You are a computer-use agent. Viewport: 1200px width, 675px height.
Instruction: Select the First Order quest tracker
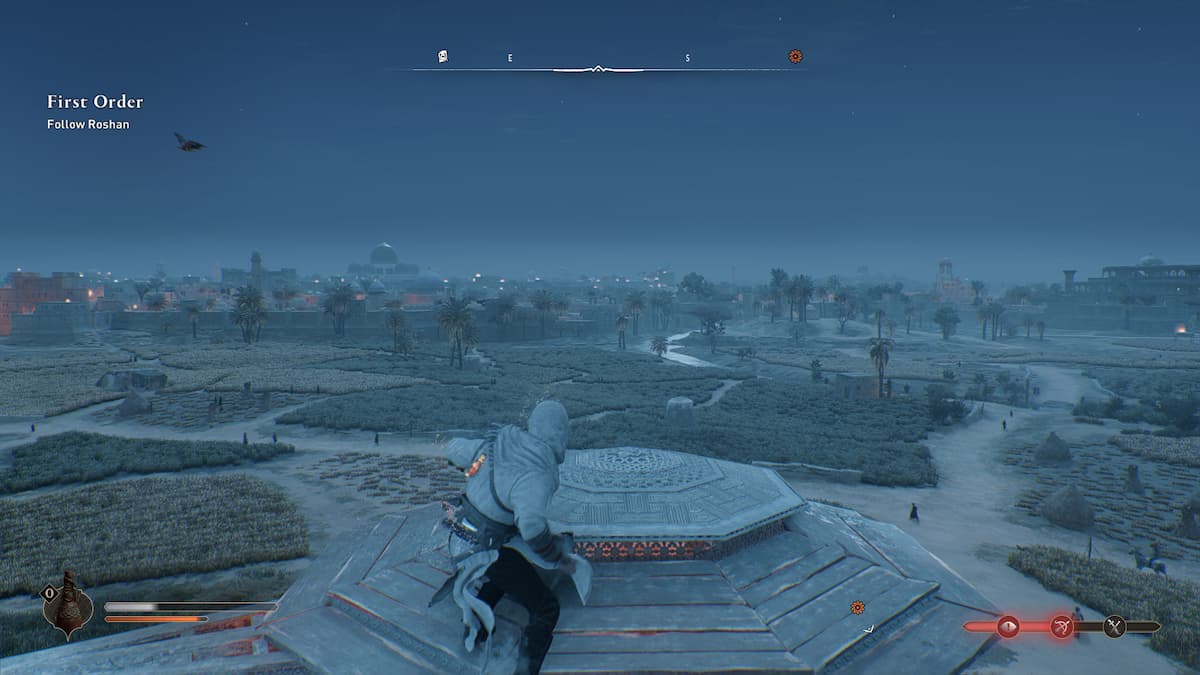[x=95, y=102]
